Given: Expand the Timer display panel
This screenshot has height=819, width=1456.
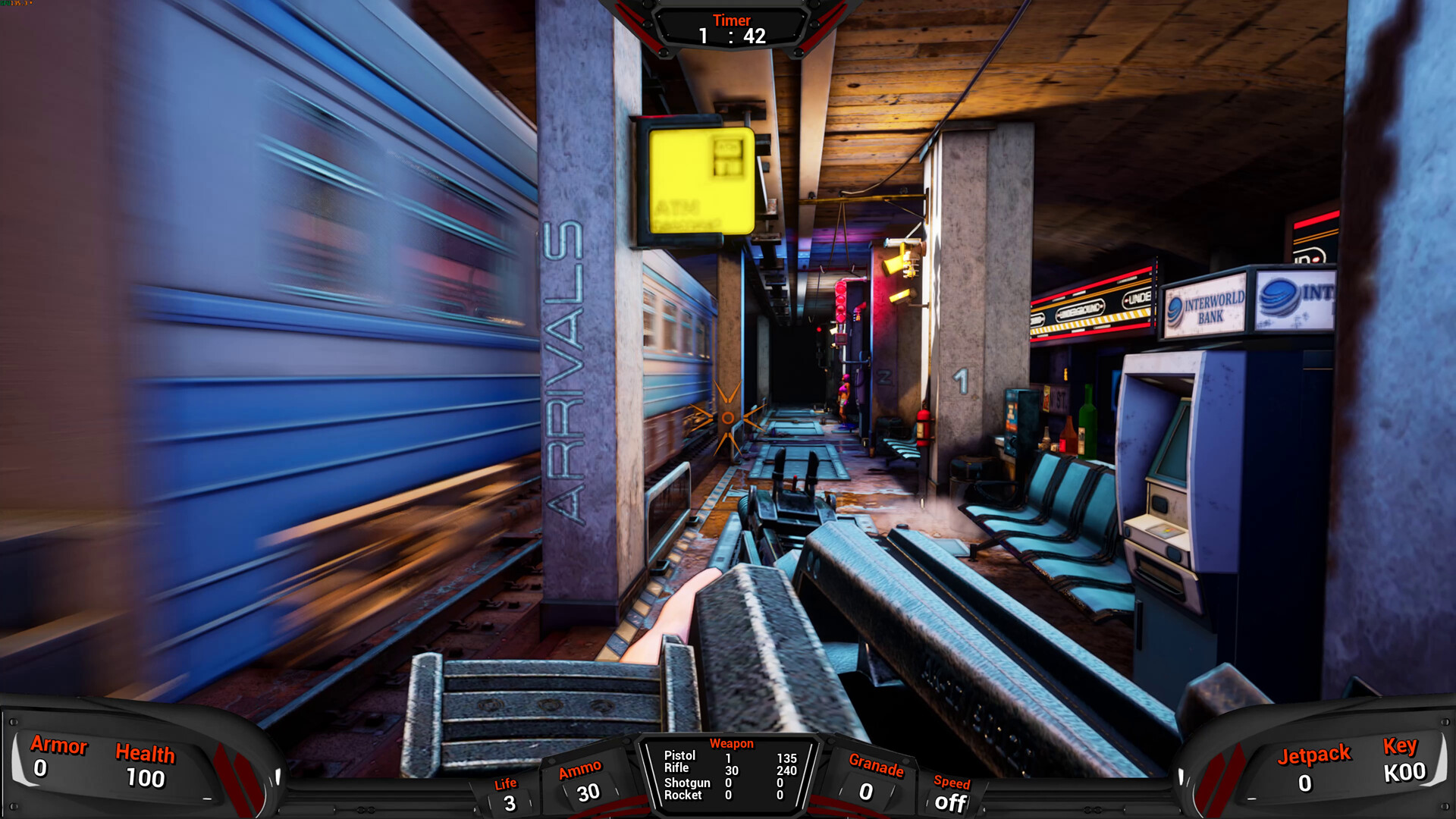Looking at the screenshot, I should tap(731, 20).
